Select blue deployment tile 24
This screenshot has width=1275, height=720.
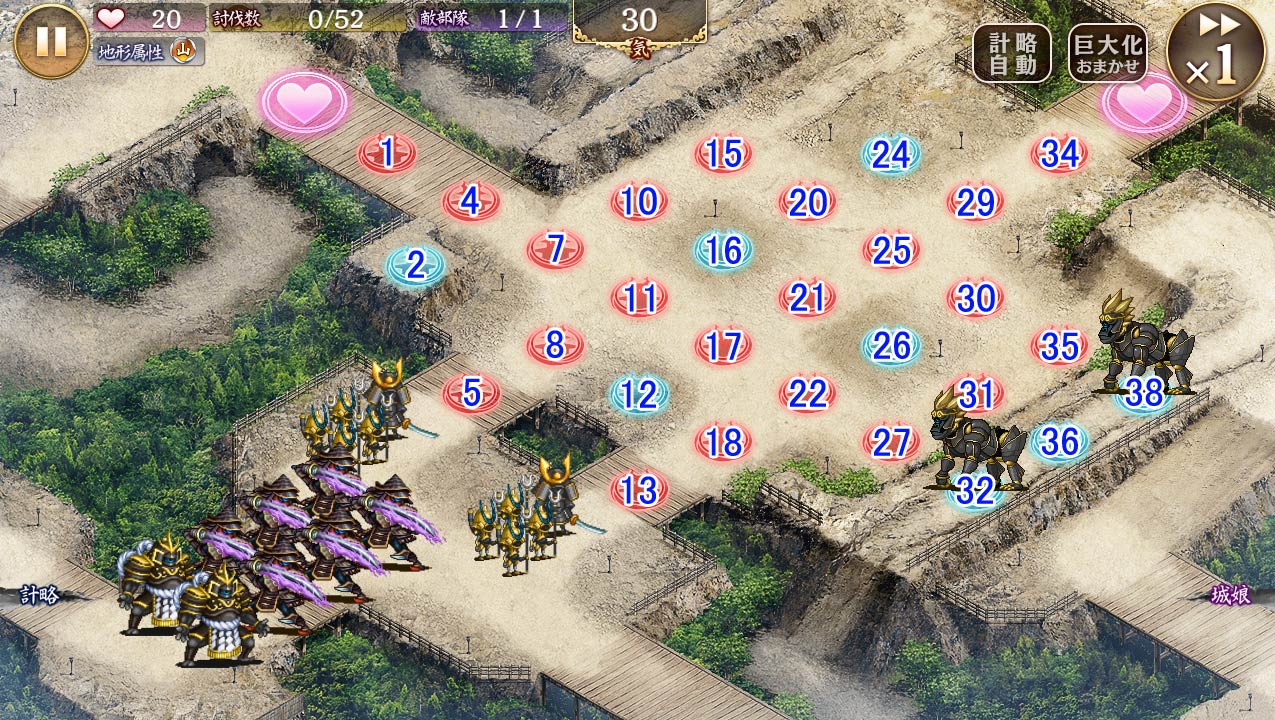tap(891, 155)
